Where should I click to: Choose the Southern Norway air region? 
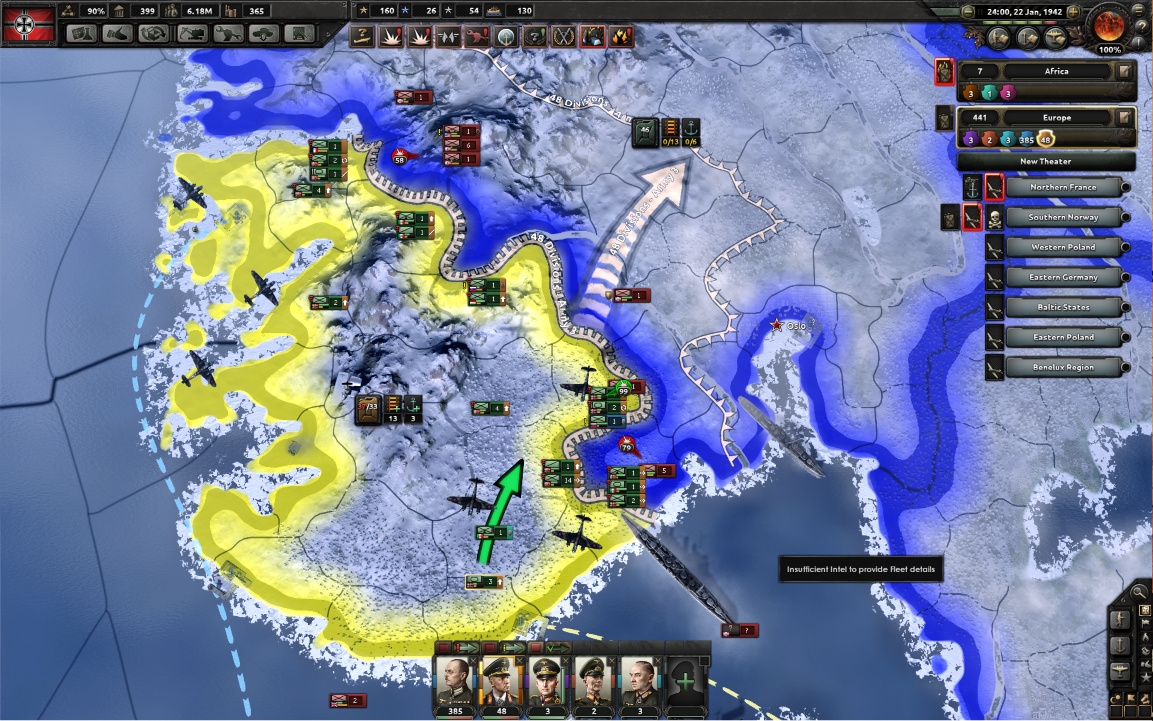tap(1063, 217)
